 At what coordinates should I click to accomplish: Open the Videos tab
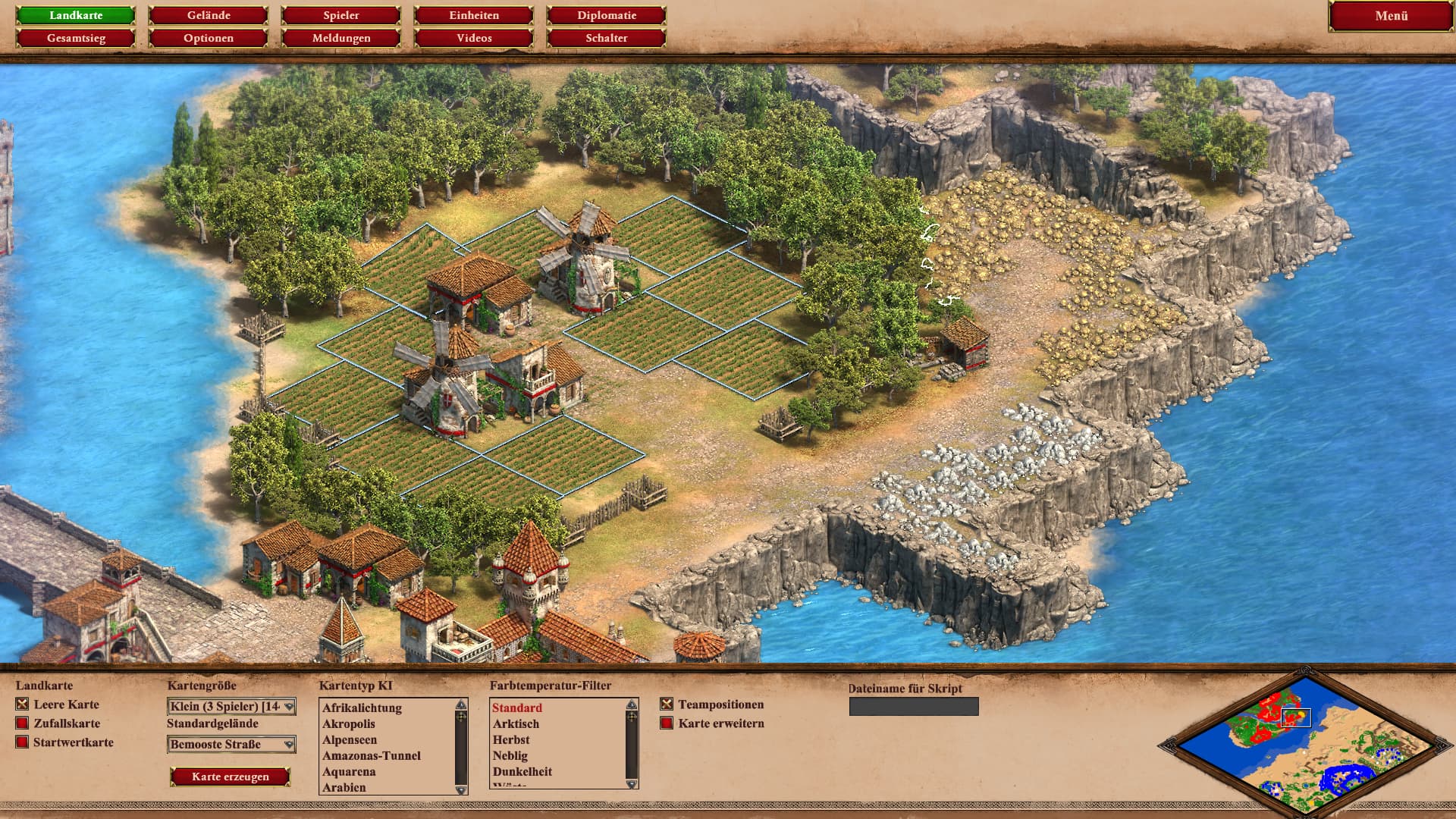click(474, 38)
